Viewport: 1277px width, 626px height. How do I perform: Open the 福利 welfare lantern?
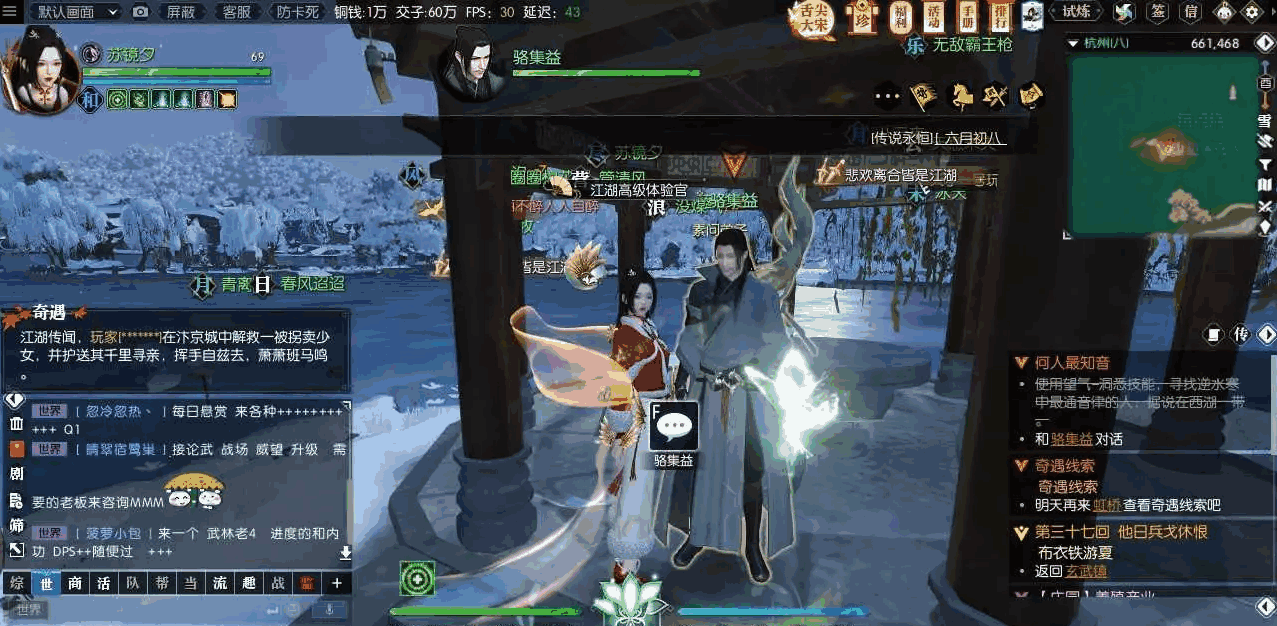[x=901, y=16]
